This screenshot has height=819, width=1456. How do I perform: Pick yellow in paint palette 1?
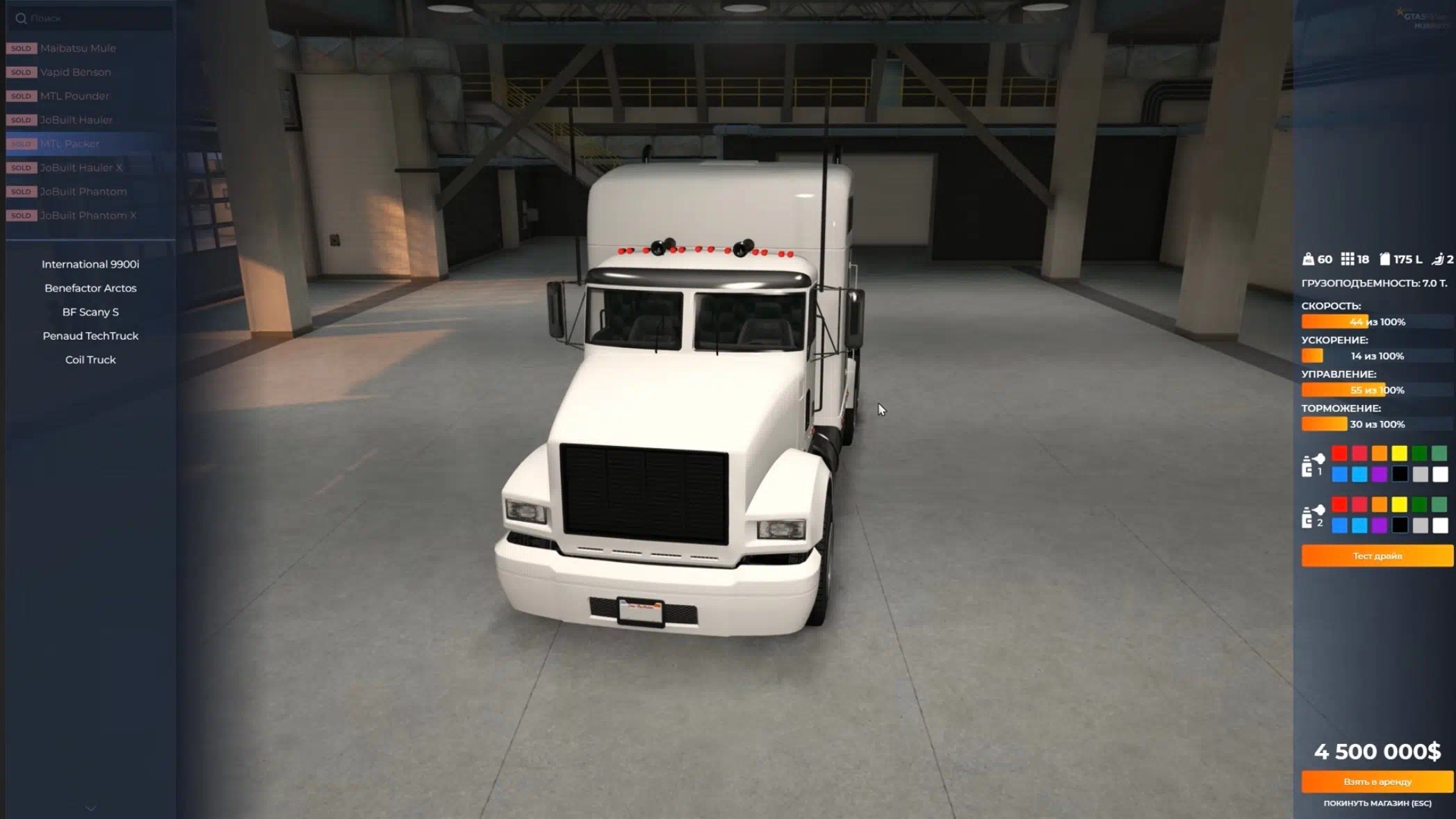[1399, 454]
